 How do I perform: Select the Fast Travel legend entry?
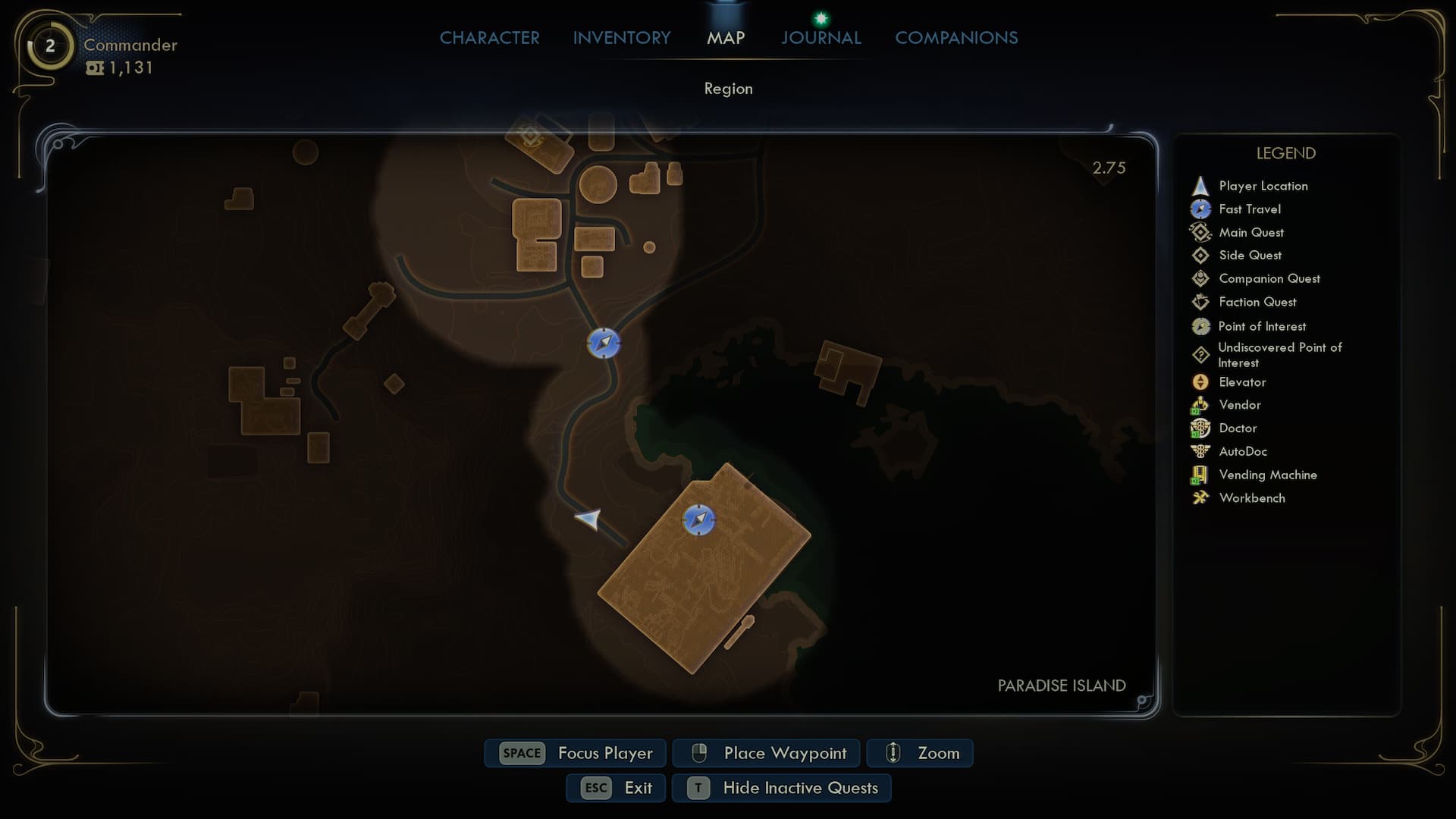1249,209
